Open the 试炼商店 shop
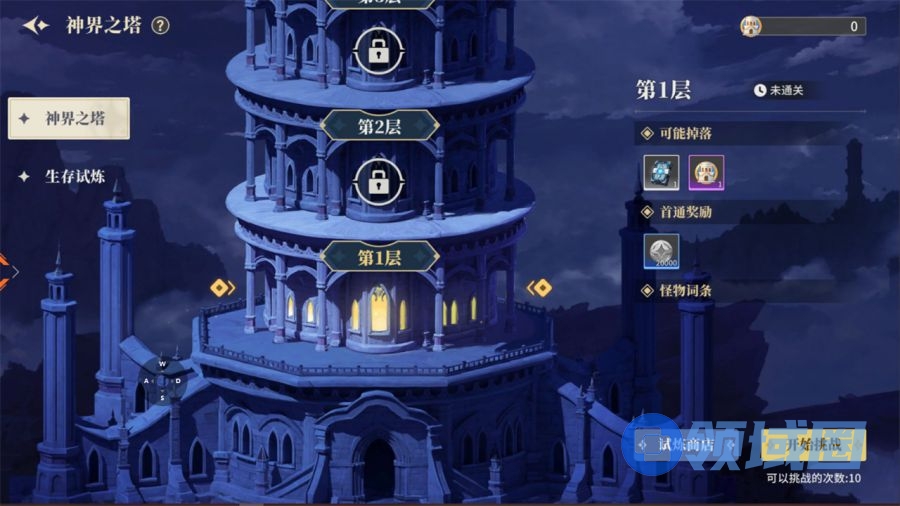900x506 pixels. tap(685, 446)
